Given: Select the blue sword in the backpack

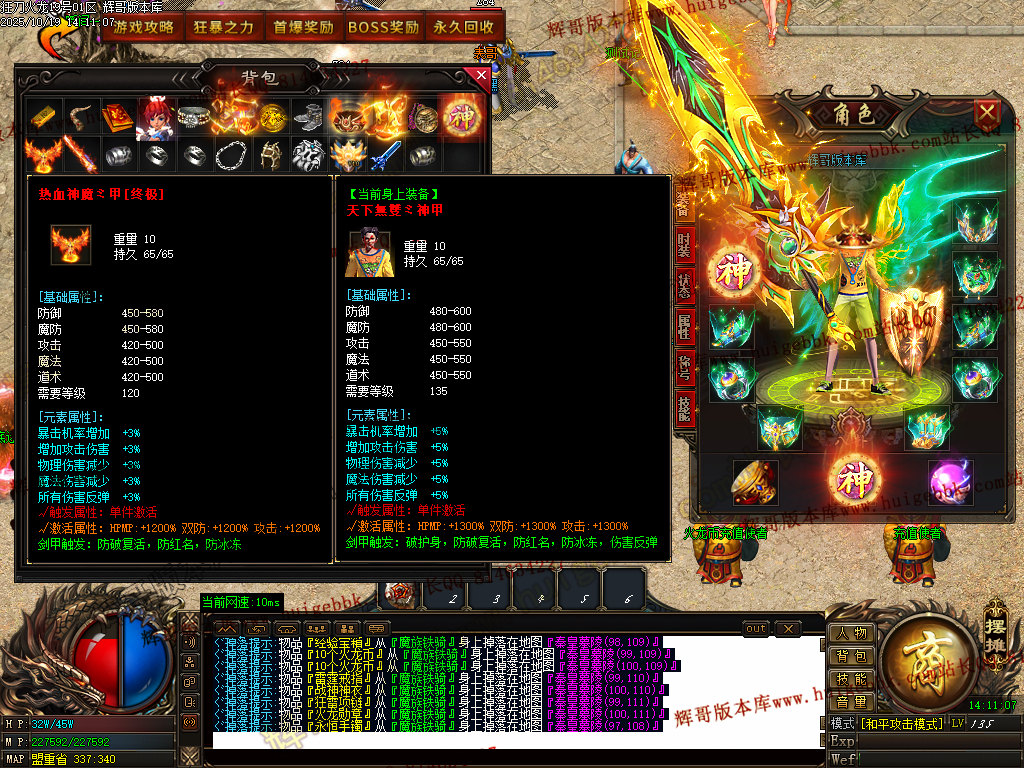Looking at the screenshot, I should click(x=385, y=155).
